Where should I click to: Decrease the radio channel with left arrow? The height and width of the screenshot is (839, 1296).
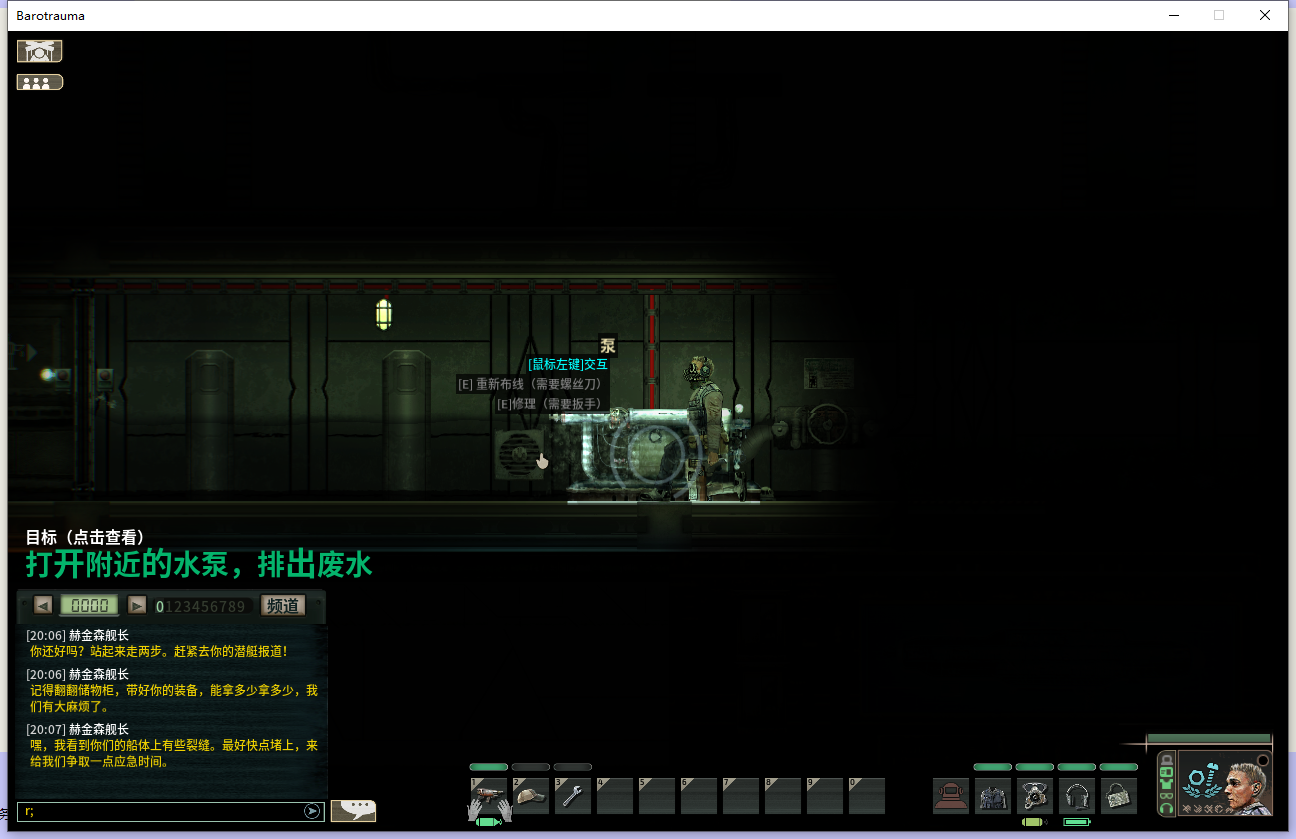(x=43, y=605)
